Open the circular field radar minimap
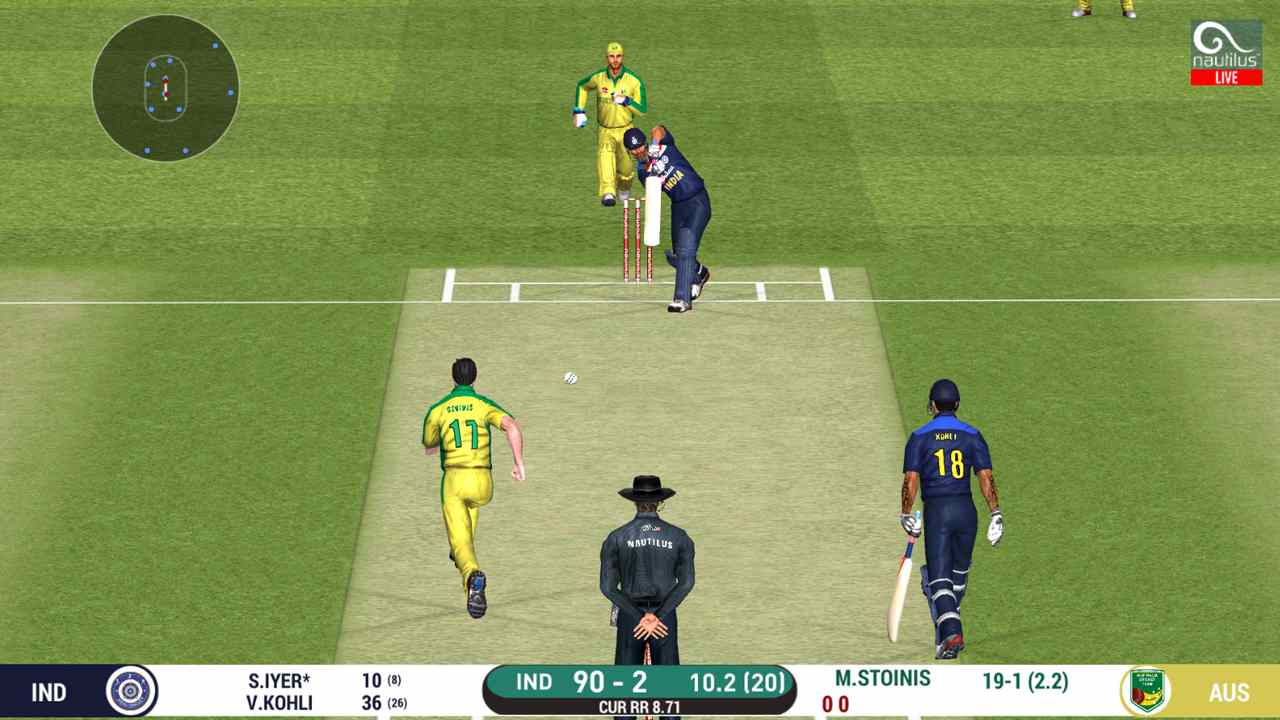 (165, 90)
